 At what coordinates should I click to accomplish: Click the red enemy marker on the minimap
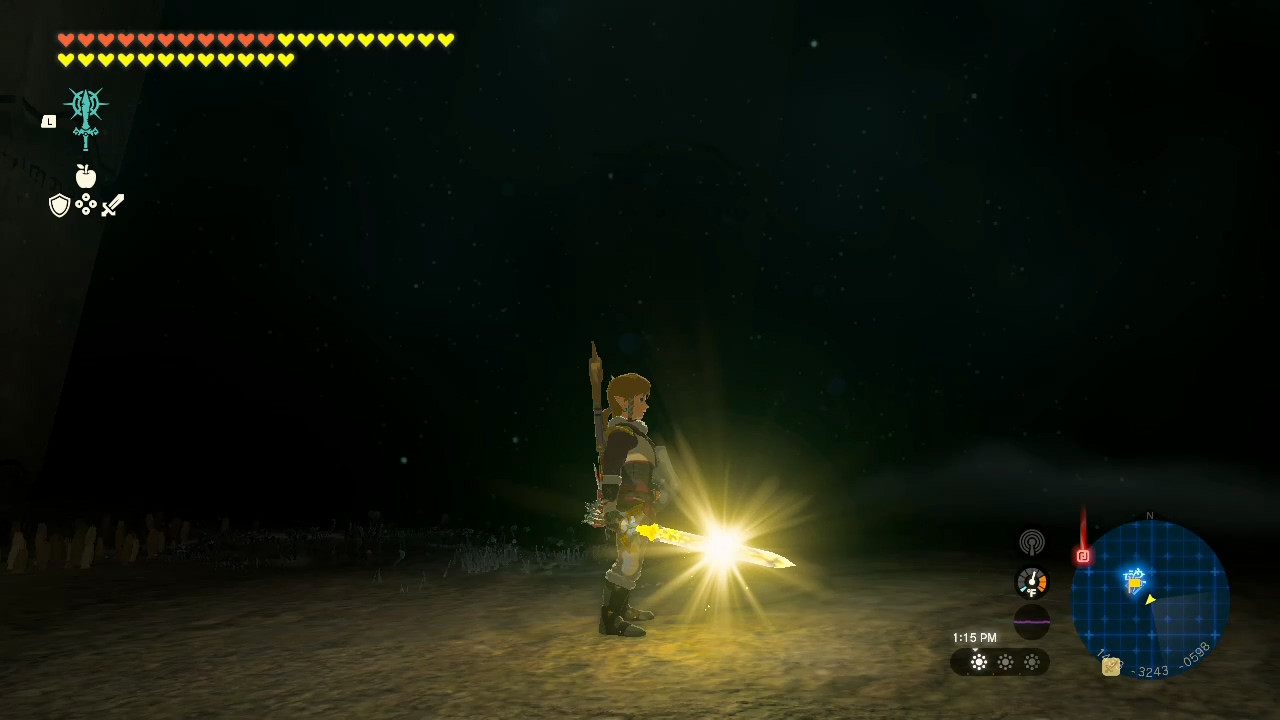click(1084, 557)
